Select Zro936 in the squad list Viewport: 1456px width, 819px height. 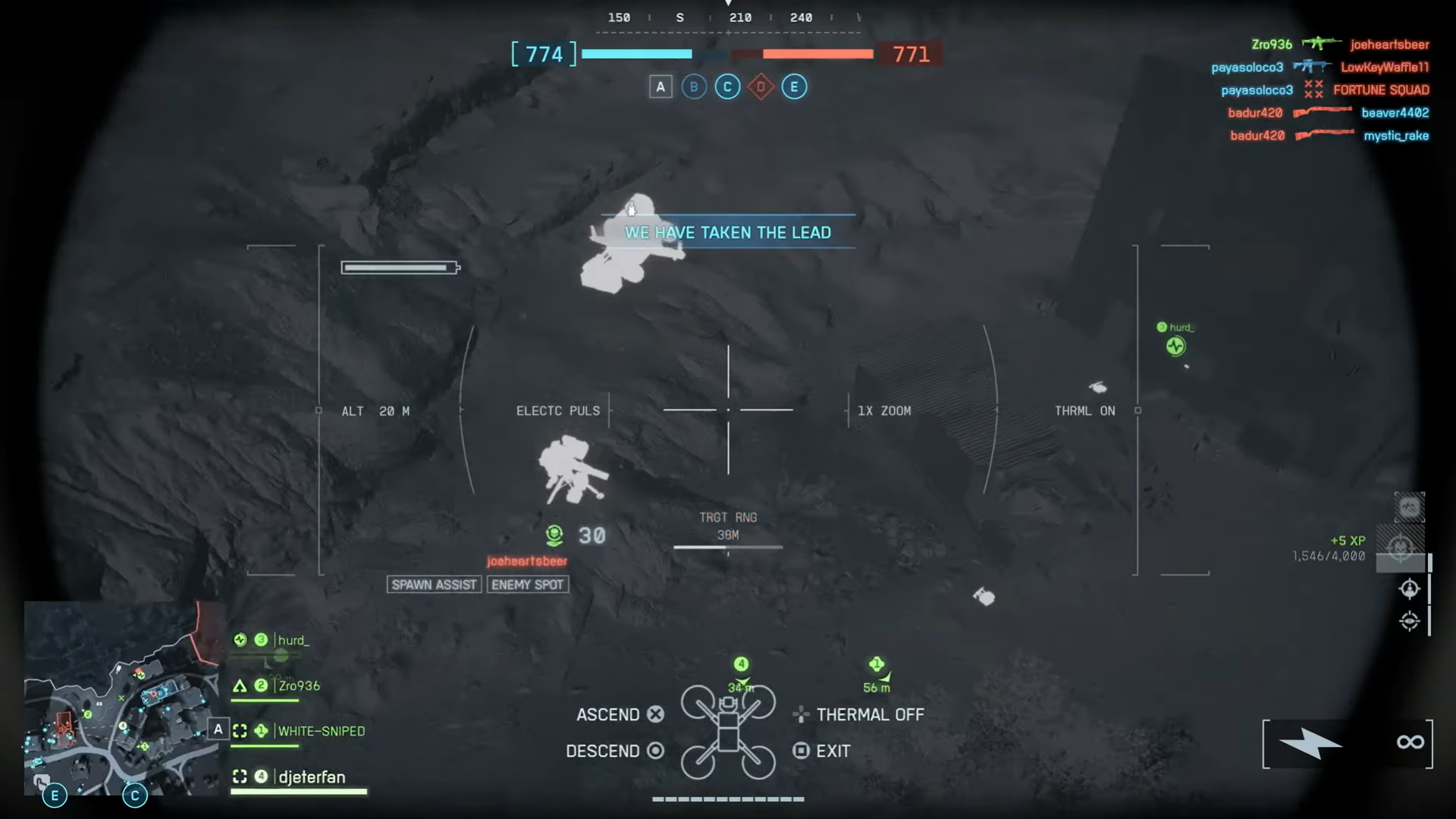pos(299,686)
